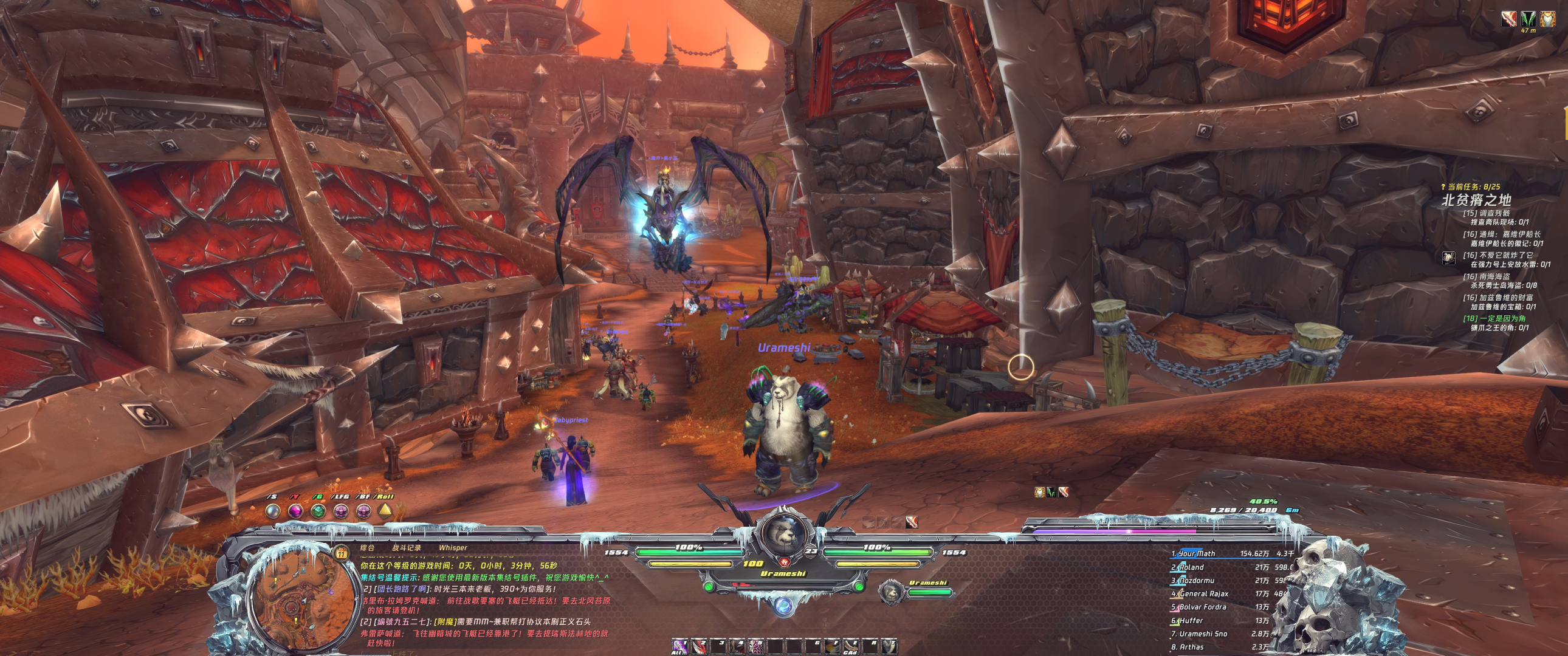The image size is (1568, 656).
Task: Open the Whisper chat tab
Action: pyautogui.click(x=453, y=548)
